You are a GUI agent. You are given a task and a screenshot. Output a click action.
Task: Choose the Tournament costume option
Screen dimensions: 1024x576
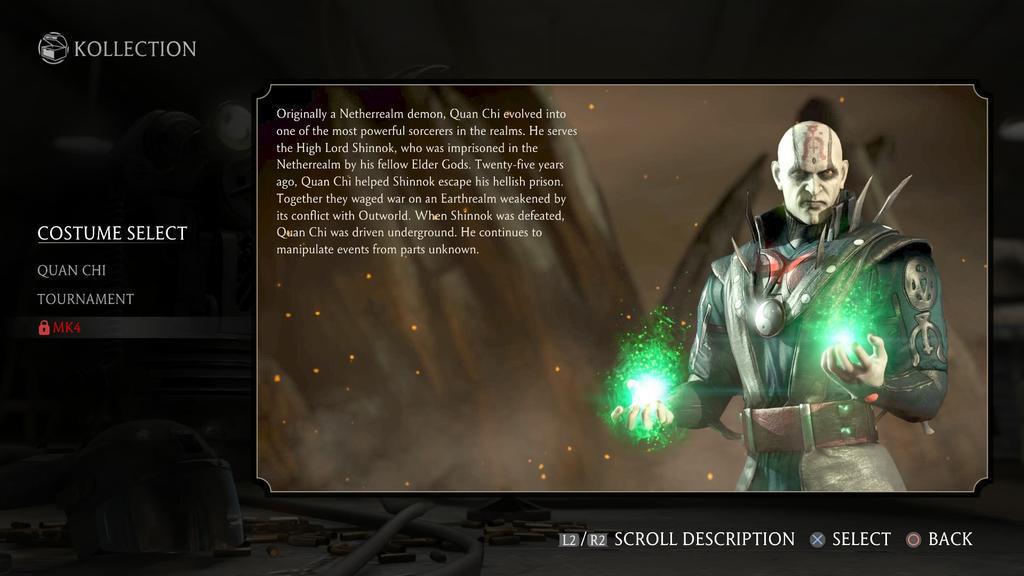coord(85,299)
